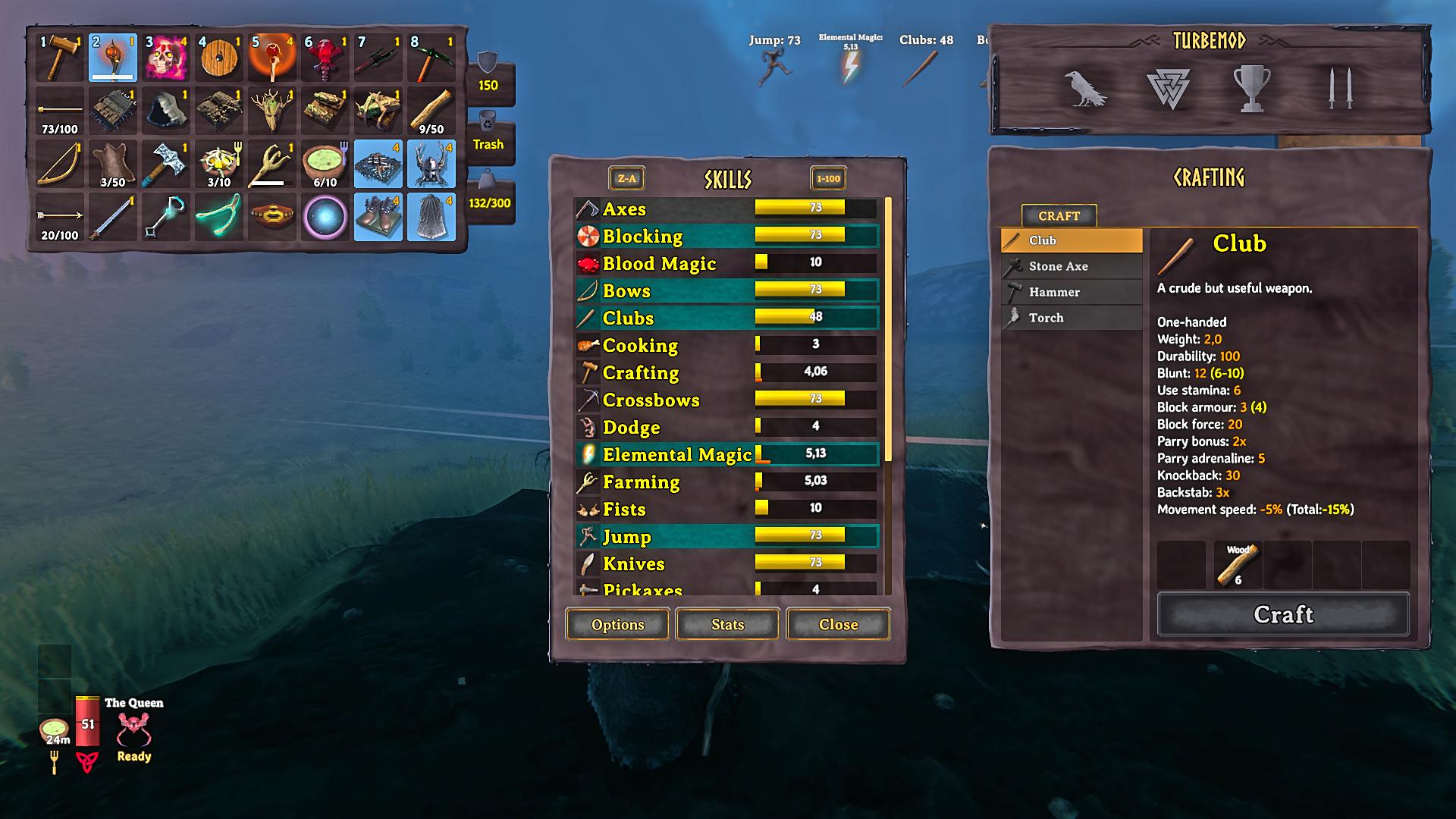Open the raven icon in Turbemod
This screenshot has height=819, width=1456.
[1084, 88]
